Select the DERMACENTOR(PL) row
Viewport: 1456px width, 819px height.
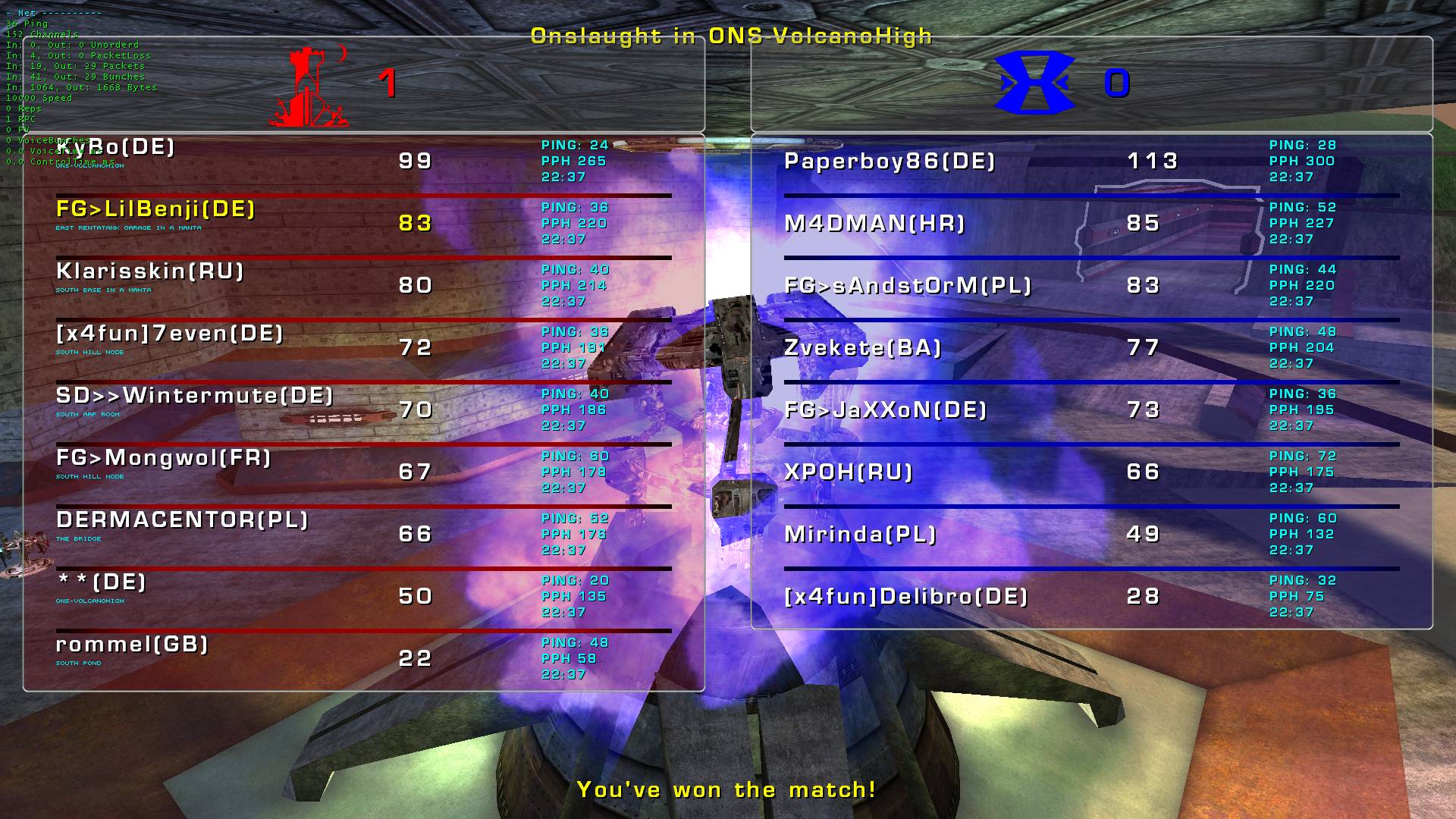(182, 520)
